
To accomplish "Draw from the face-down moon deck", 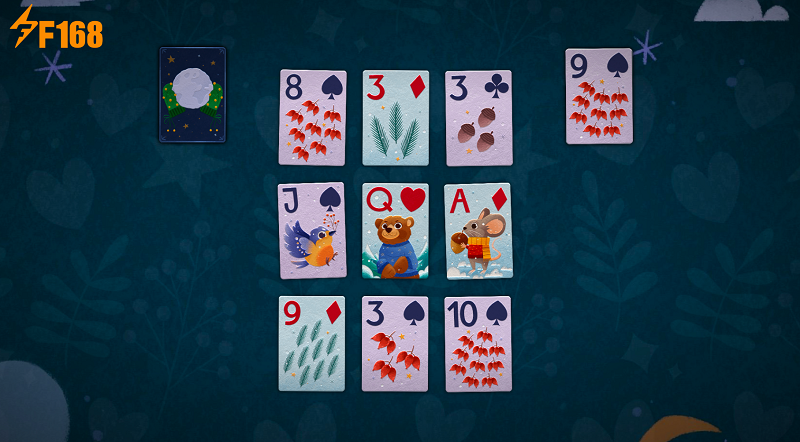I will pyautogui.click(x=192, y=94).
